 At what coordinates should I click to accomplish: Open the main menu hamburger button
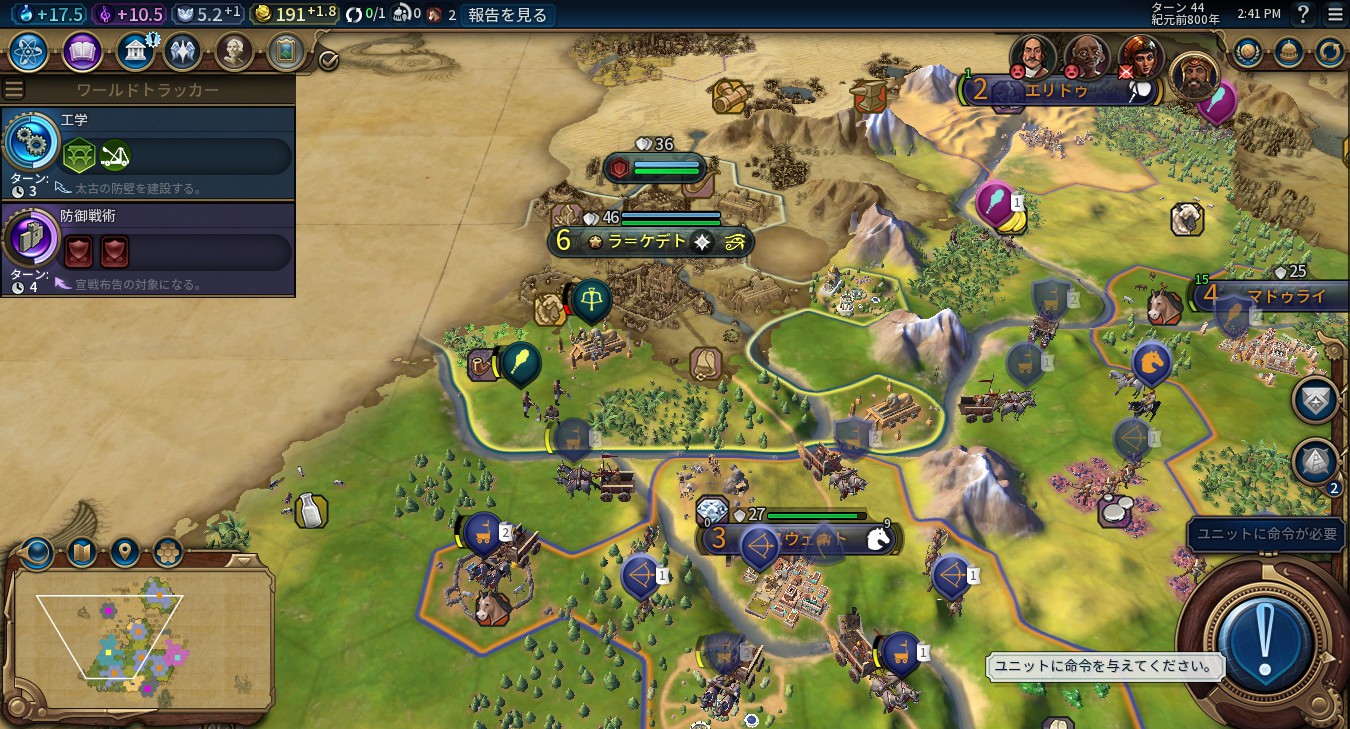[x=1335, y=14]
